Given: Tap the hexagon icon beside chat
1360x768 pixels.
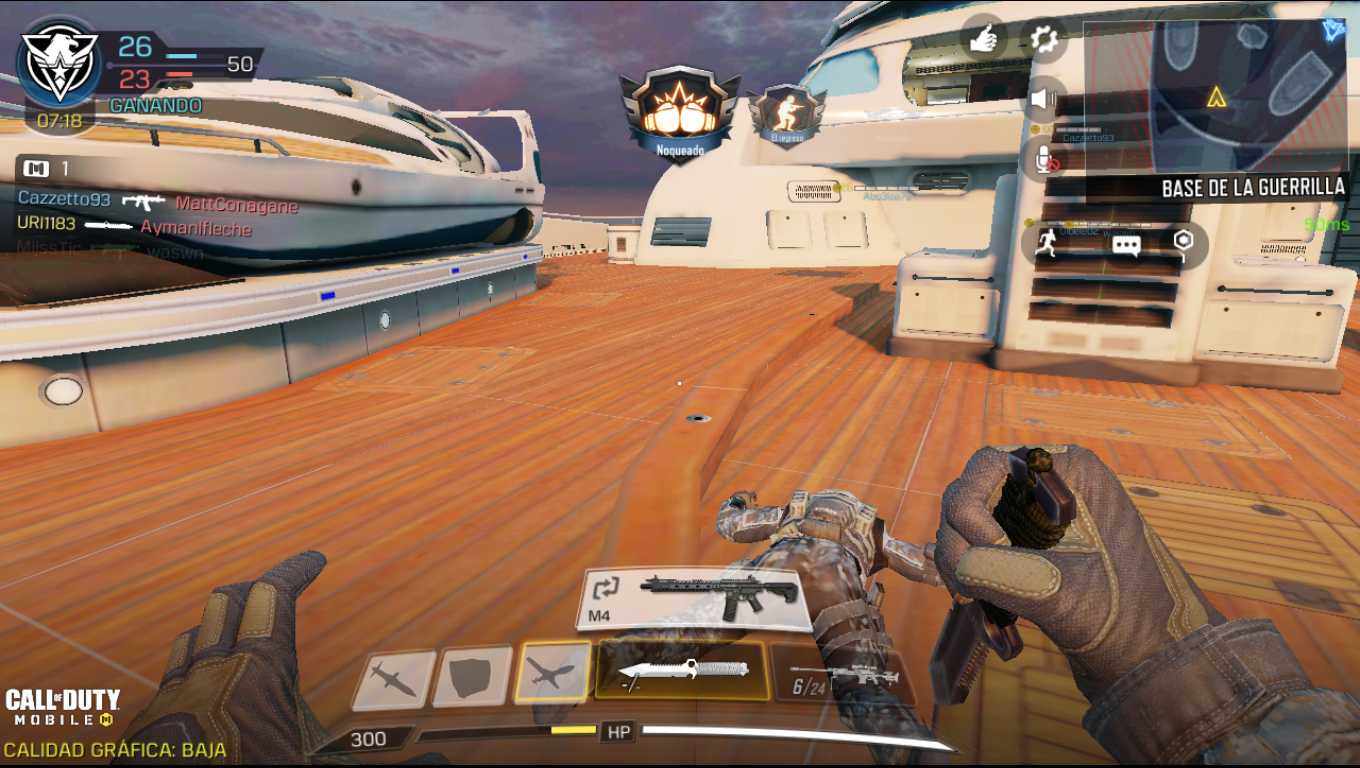Looking at the screenshot, I should tap(1183, 242).
